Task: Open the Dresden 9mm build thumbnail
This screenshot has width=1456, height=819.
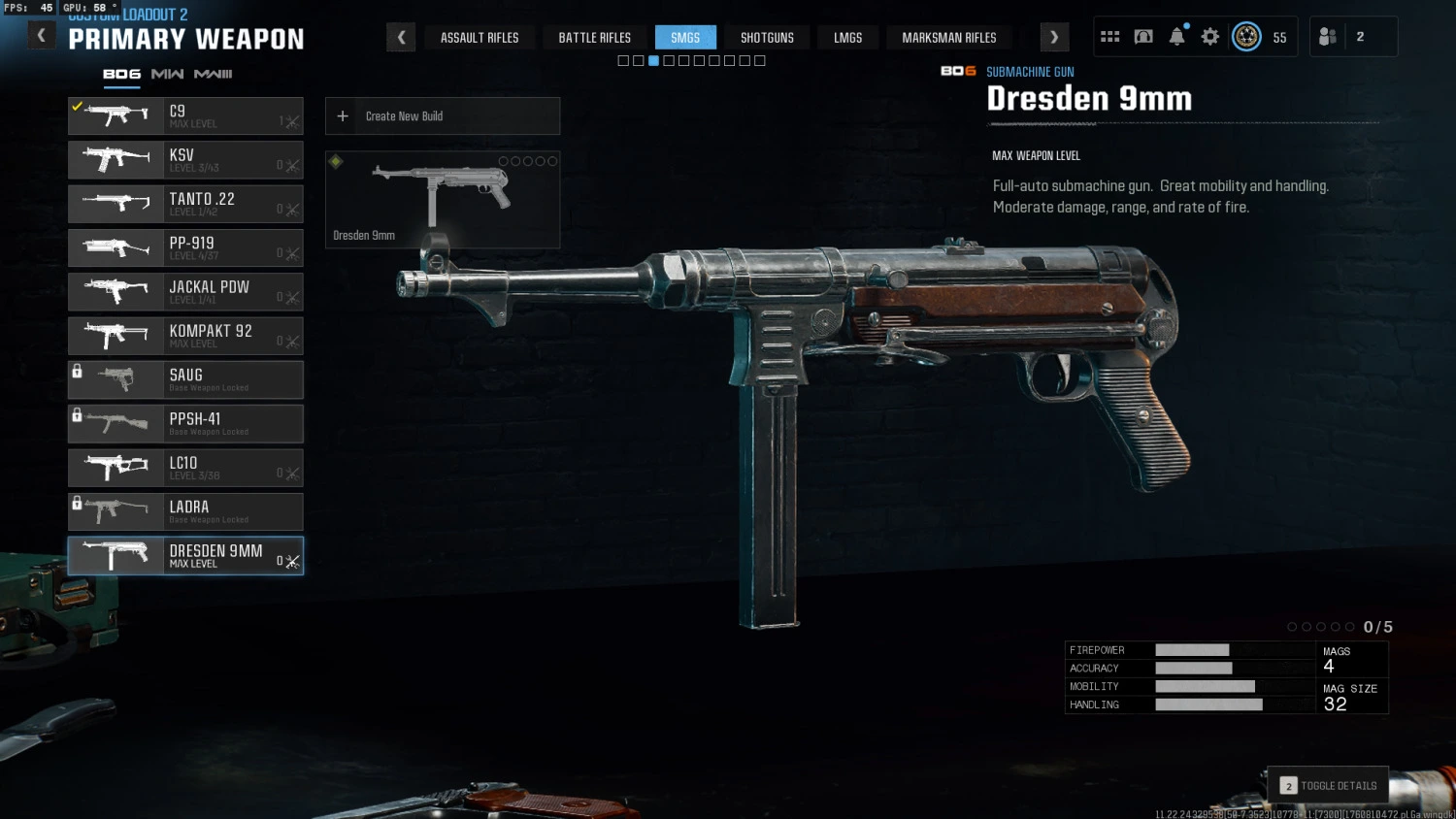Action: (443, 200)
